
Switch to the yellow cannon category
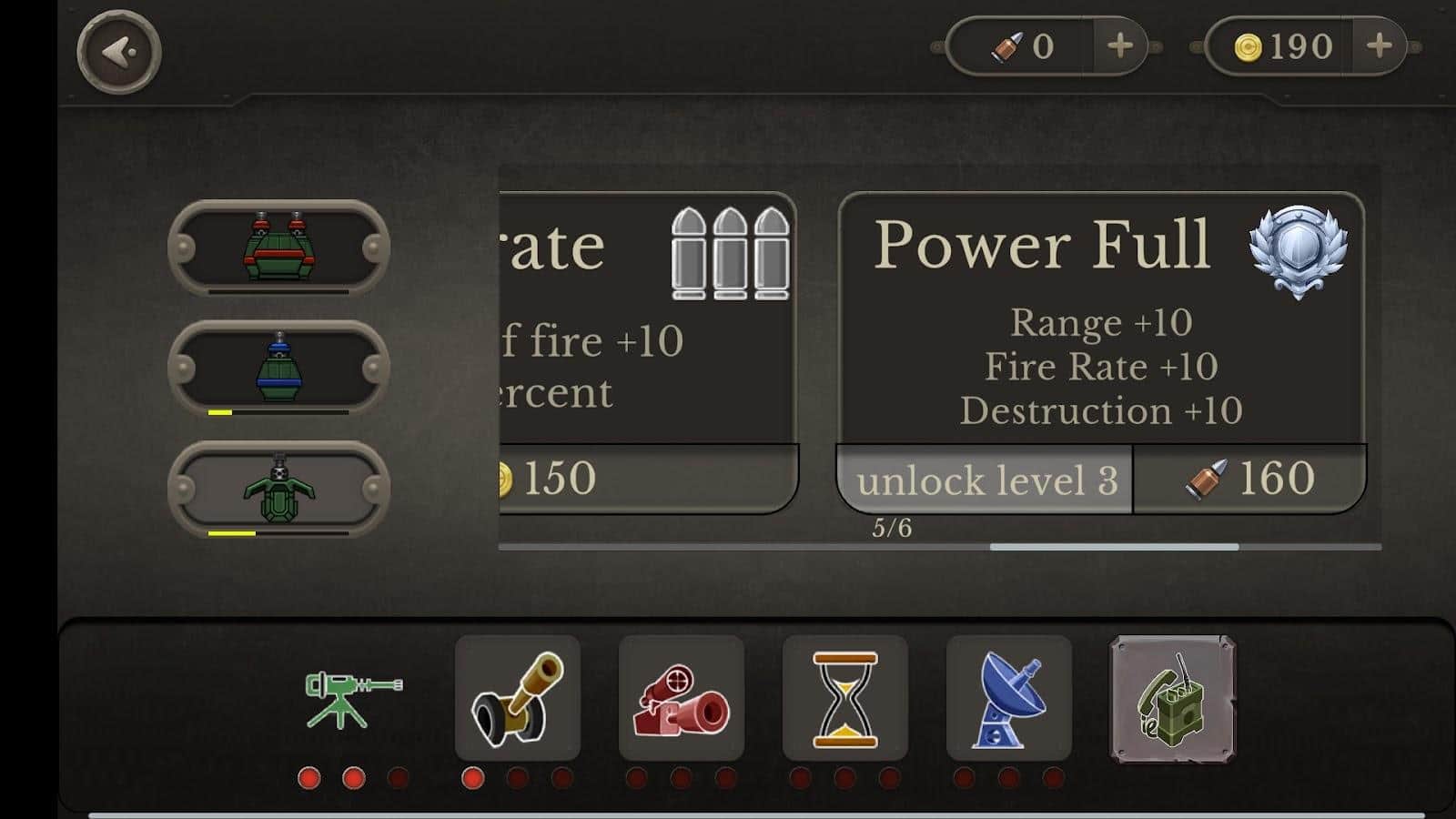(517, 698)
